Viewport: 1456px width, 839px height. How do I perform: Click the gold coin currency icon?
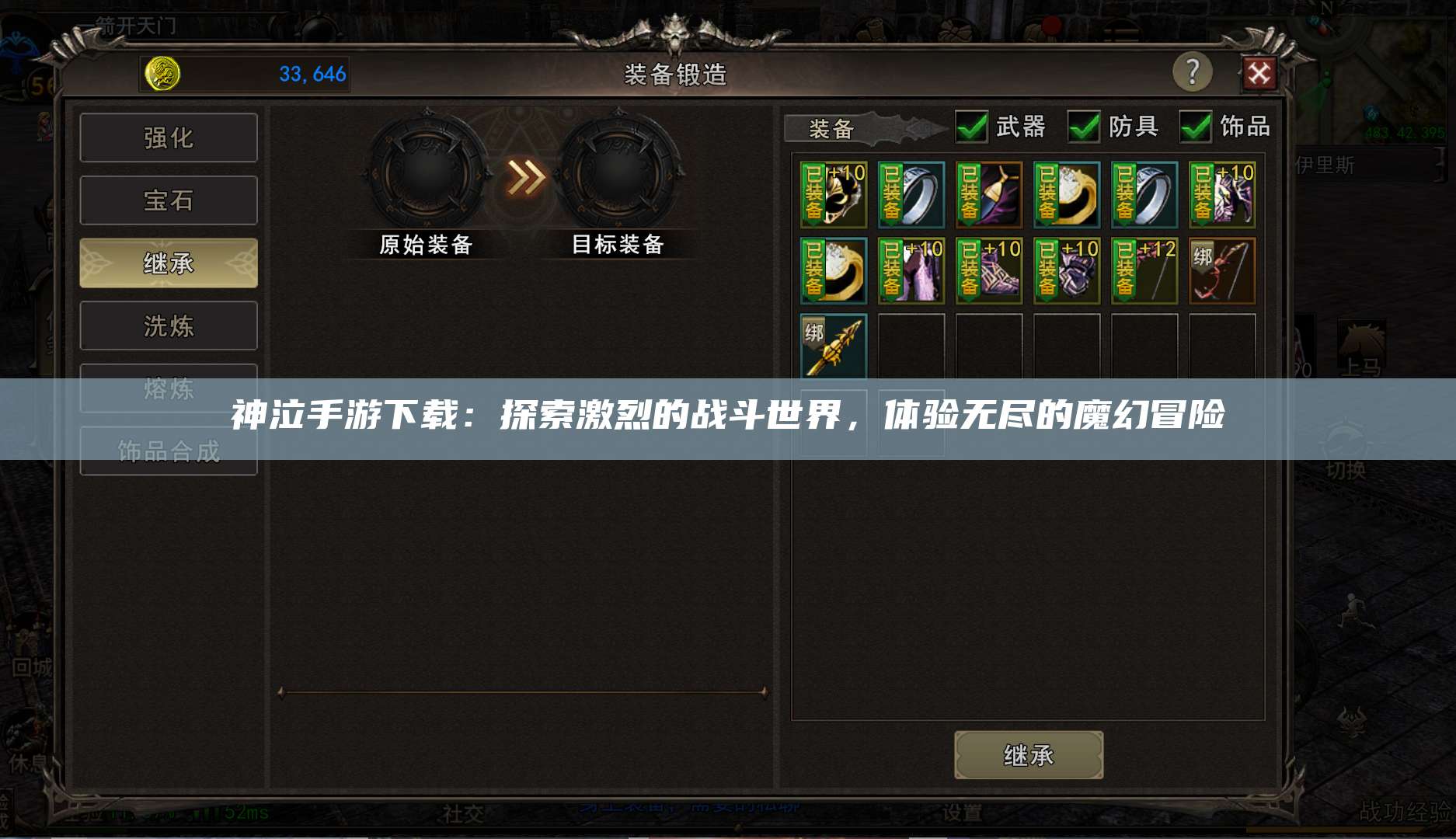161,74
